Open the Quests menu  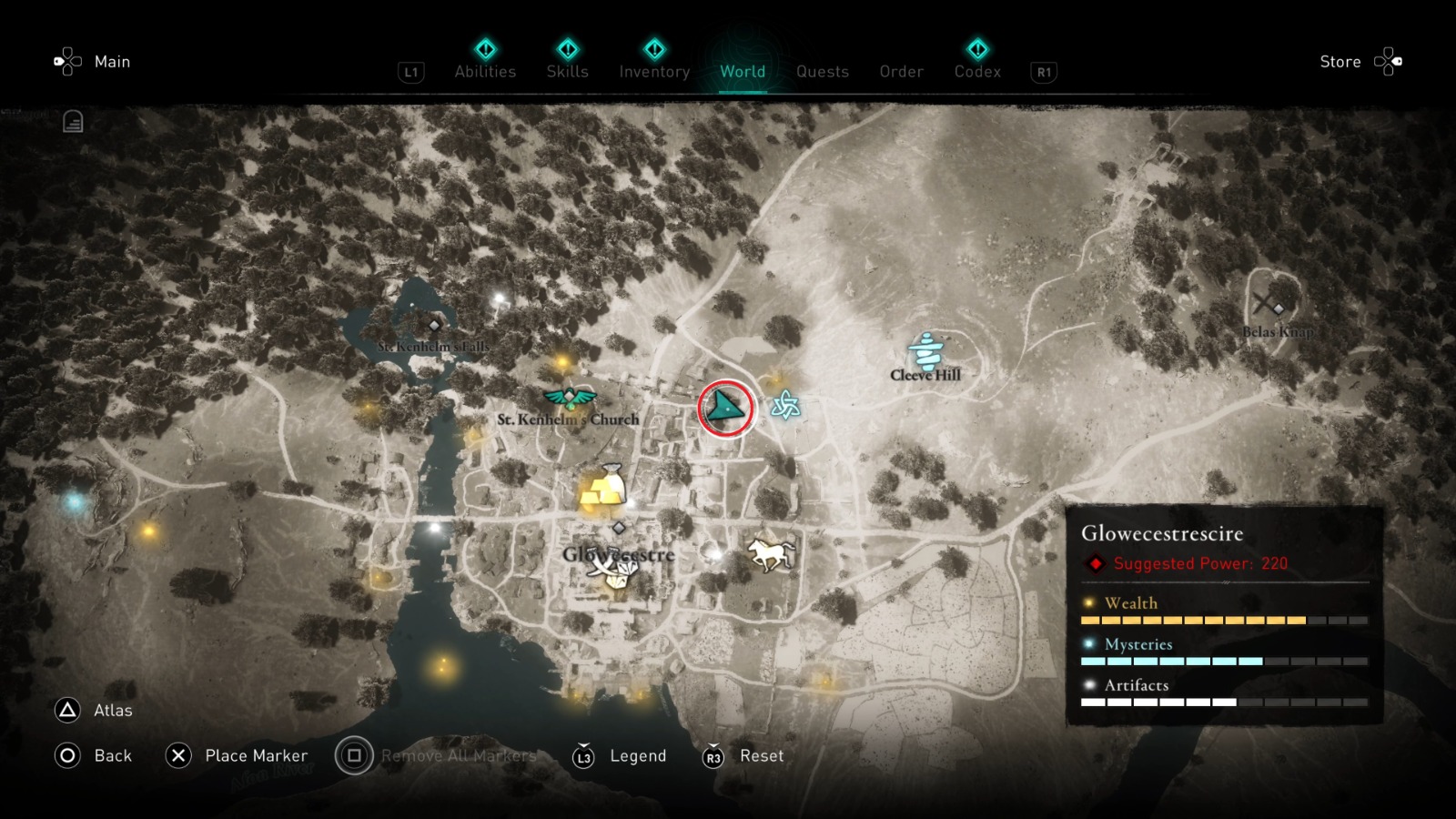point(822,72)
